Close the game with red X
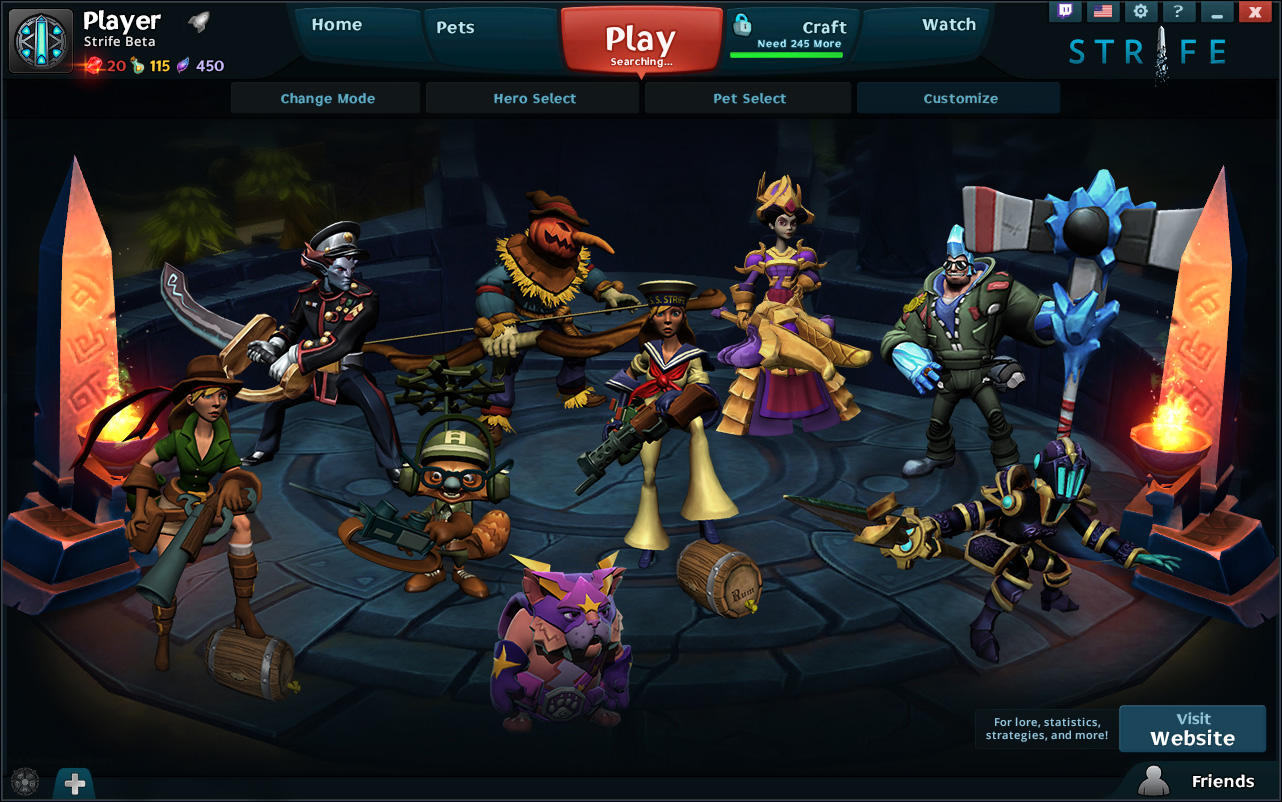The width and height of the screenshot is (1282, 802). click(1254, 11)
